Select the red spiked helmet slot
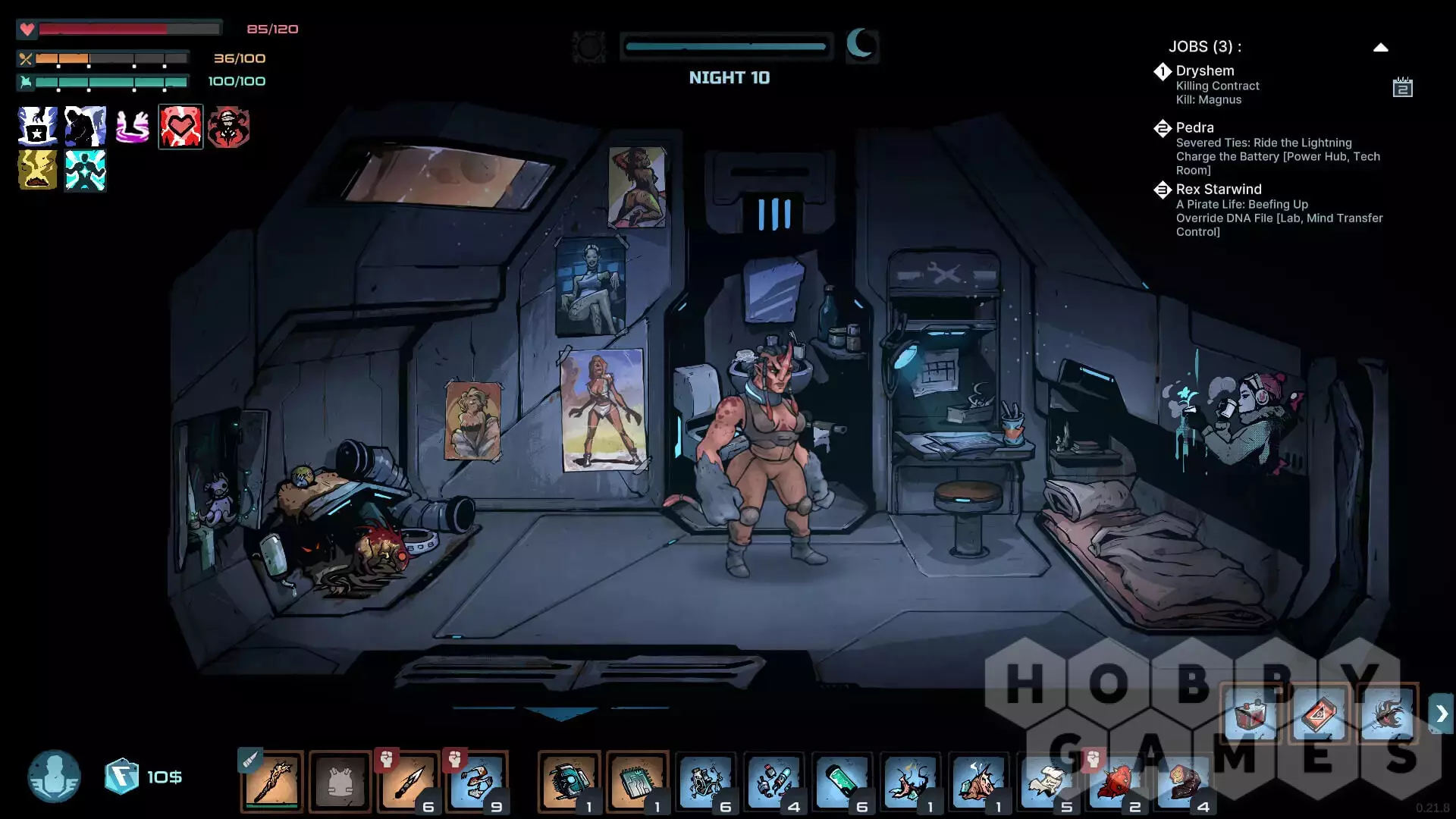1456x819 pixels. 1115,781
